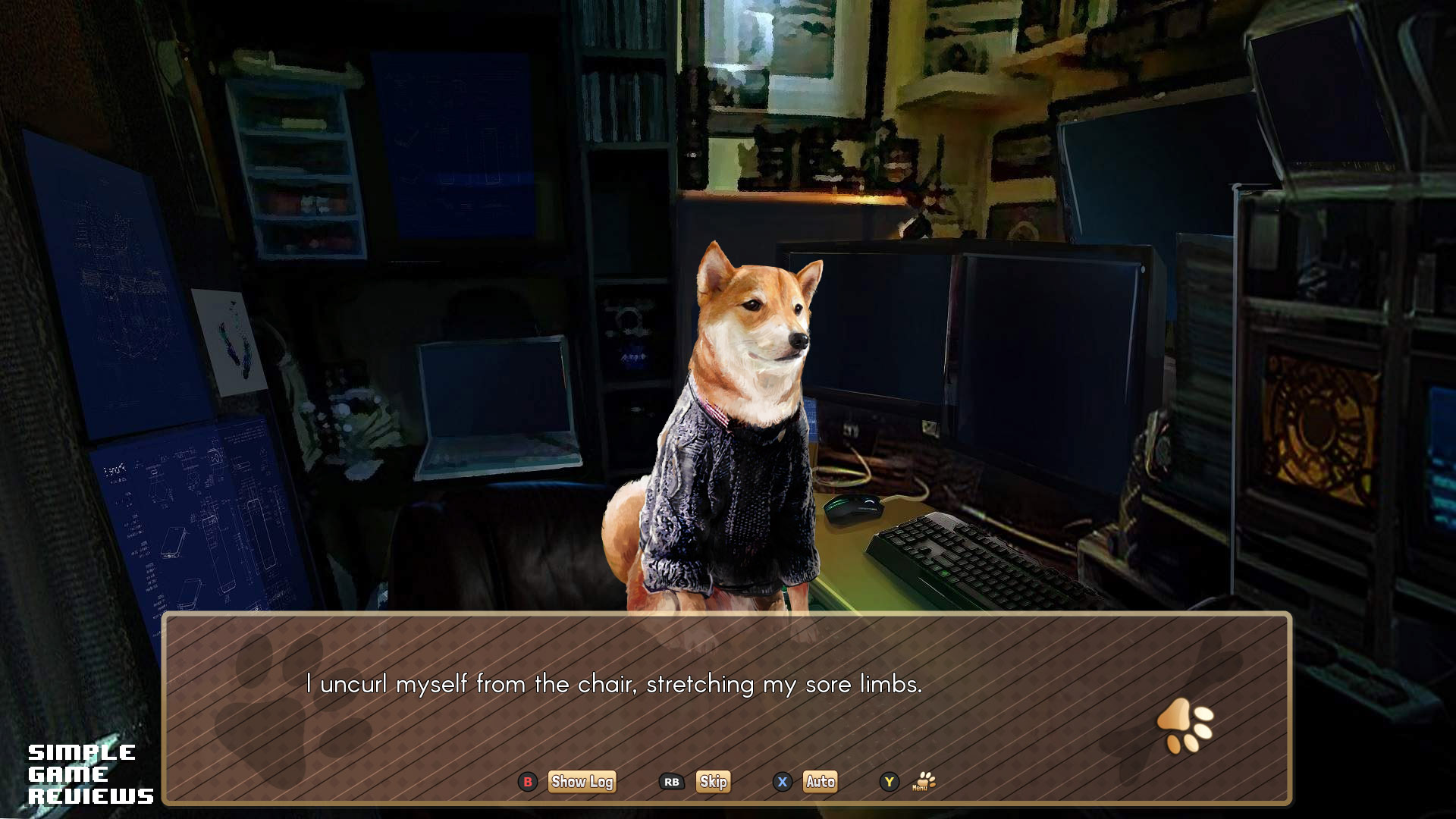Click the red B button prompt icon
Screen dimensions: 1456x819
pyautogui.click(x=527, y=783)
